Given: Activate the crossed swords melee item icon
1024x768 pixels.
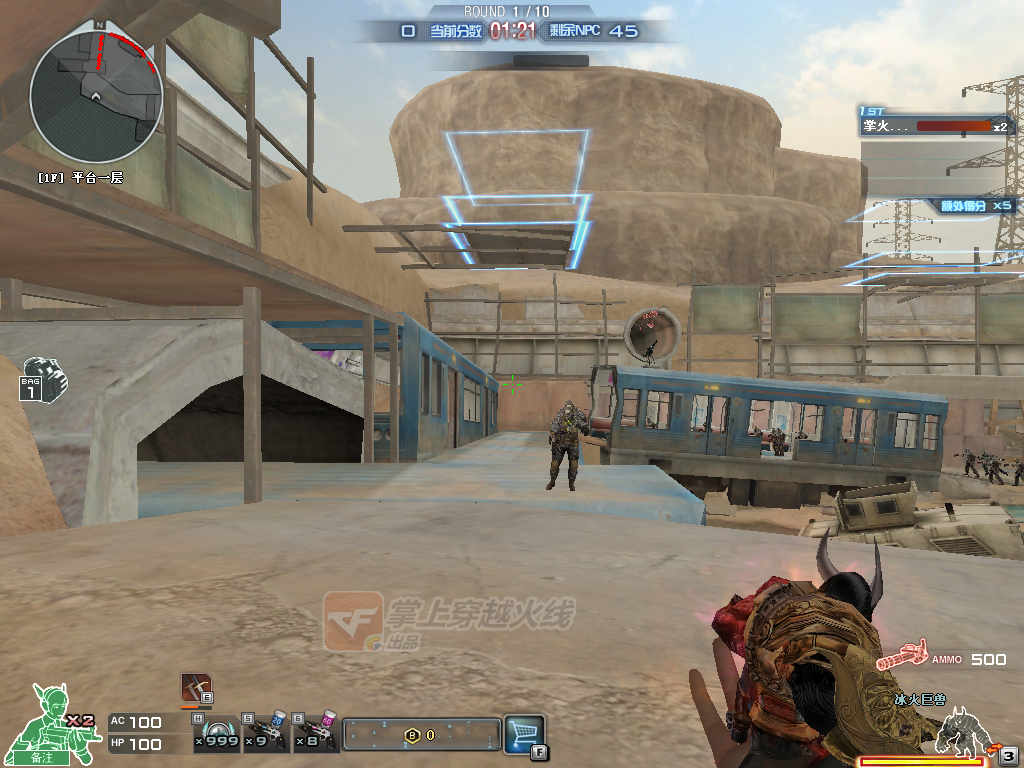Looking at the screenshot, I should click(x=196, y=688).
